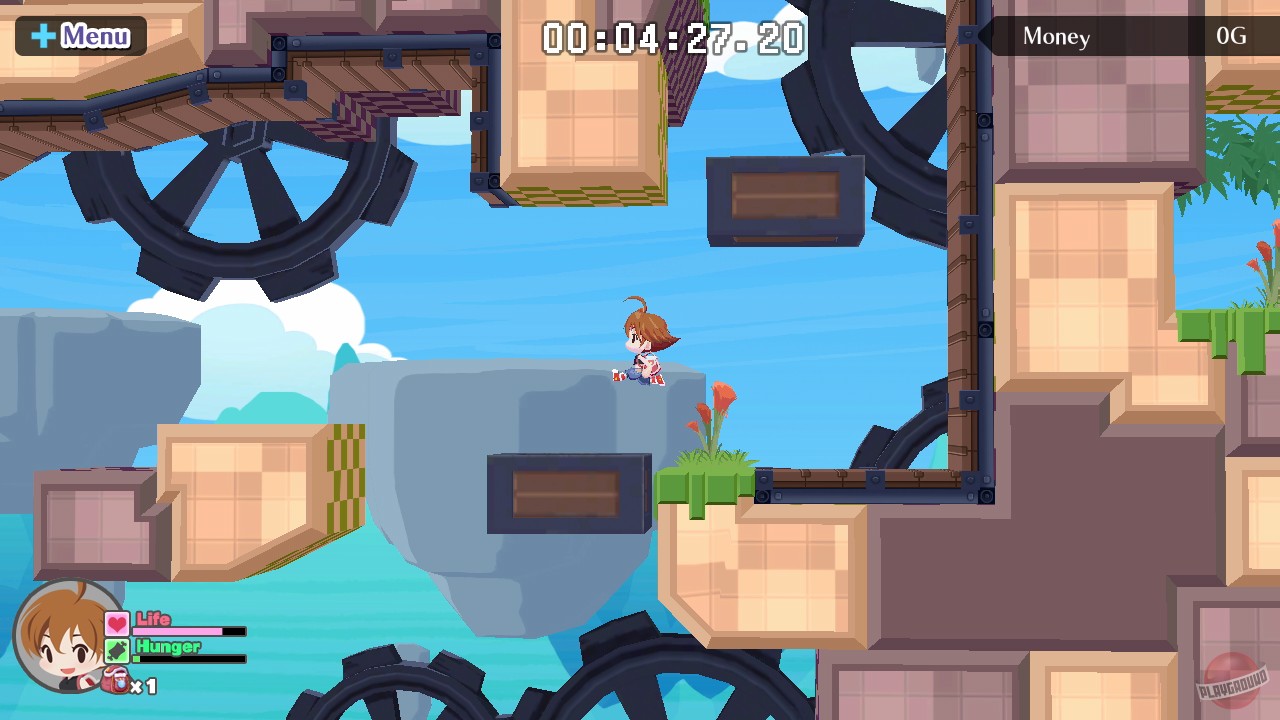The height and width of the screenshot is (720, 1280).
Task: Expand details on the 0G currency value
Action: pyautogui.click(x=1231, y=36)
